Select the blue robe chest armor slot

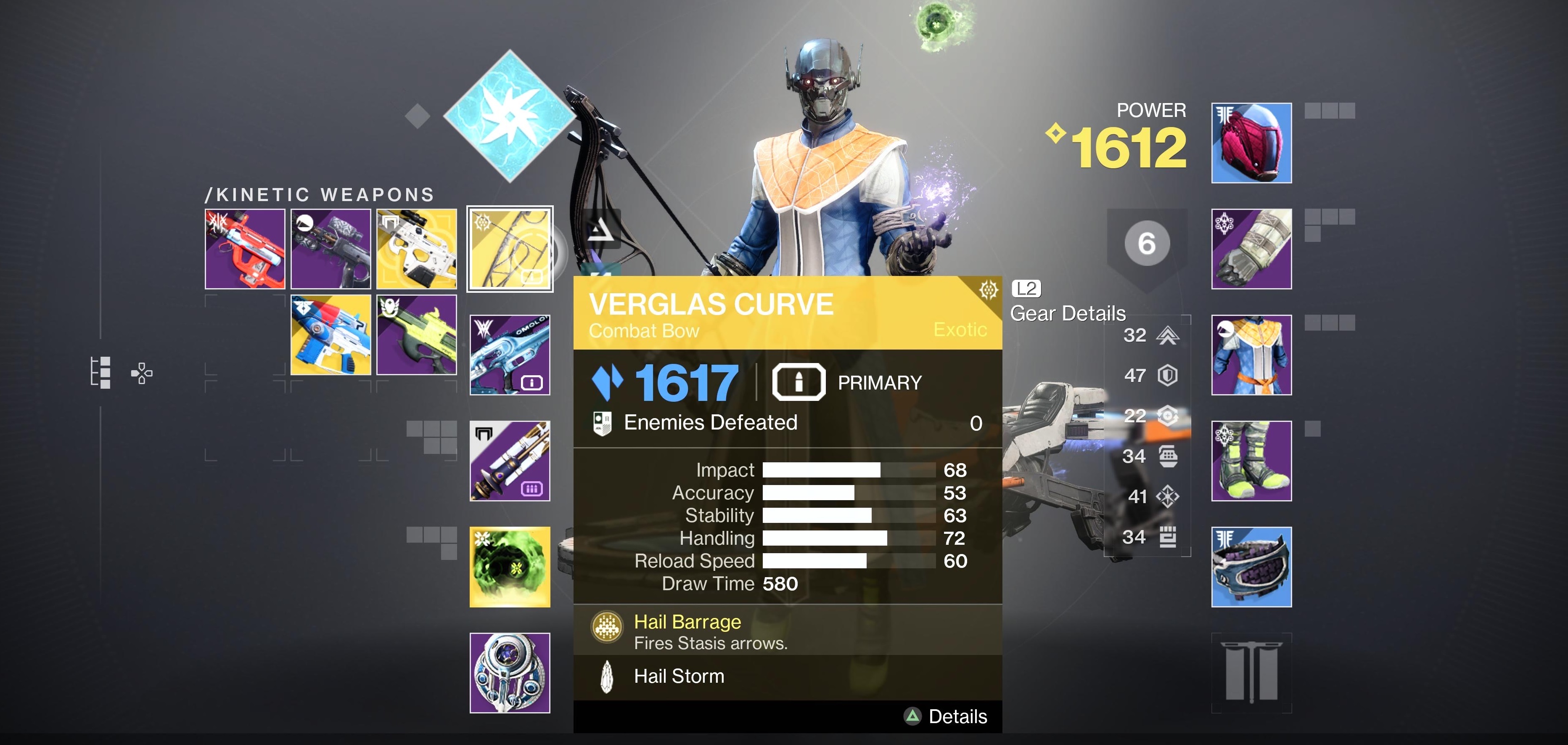pos(1251,355)
